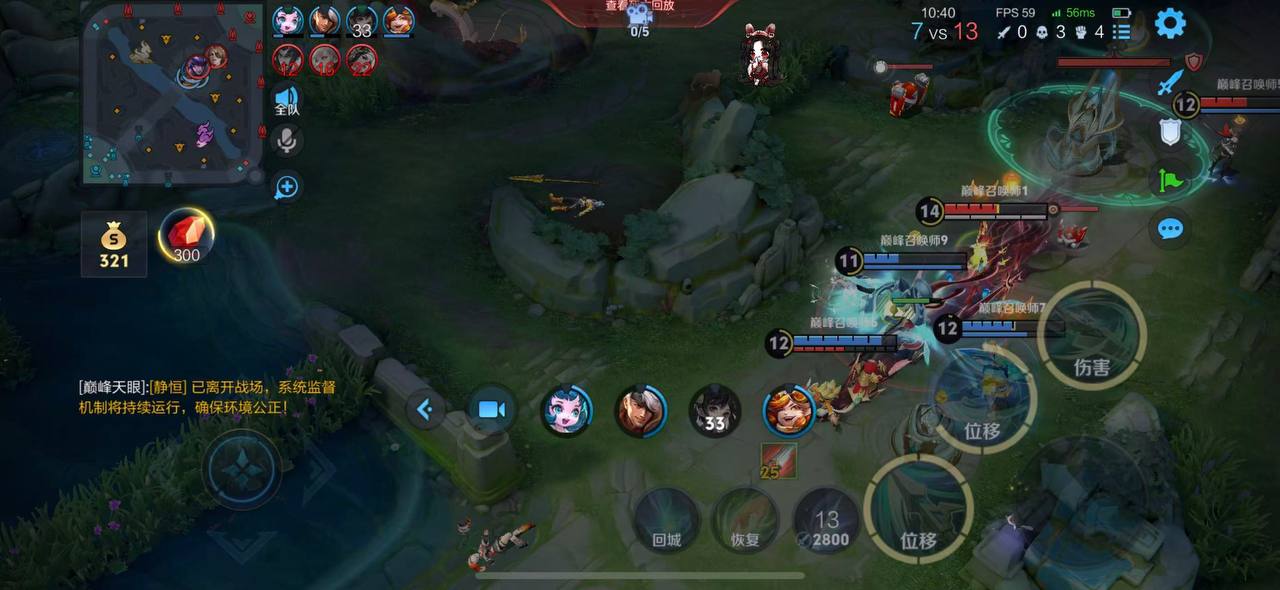
Task: Open the 查看回放 replay banner
Action: click(640, 10)
